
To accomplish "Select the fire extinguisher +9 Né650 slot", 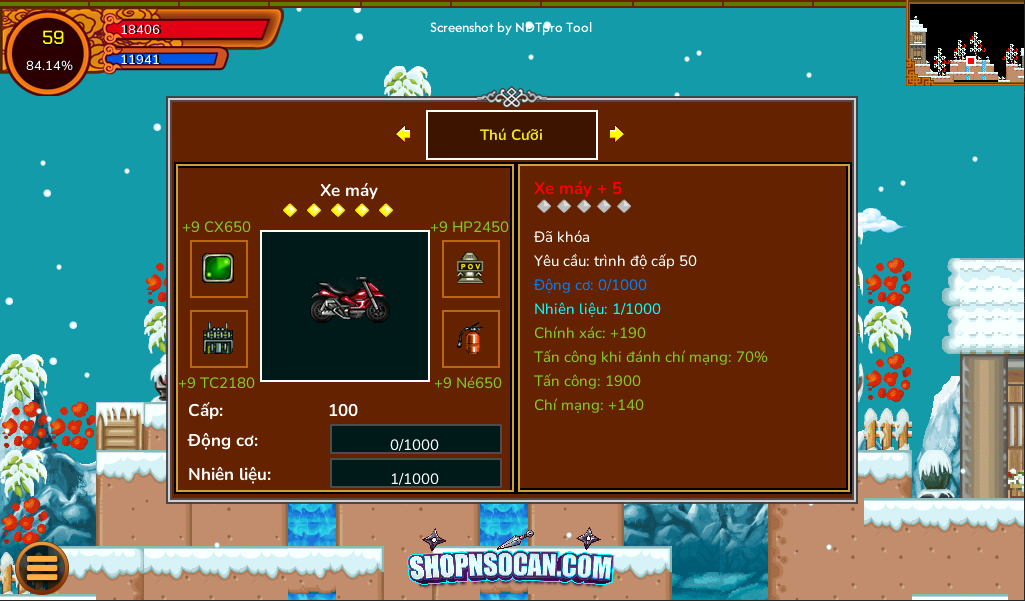I will pos(471,339).
